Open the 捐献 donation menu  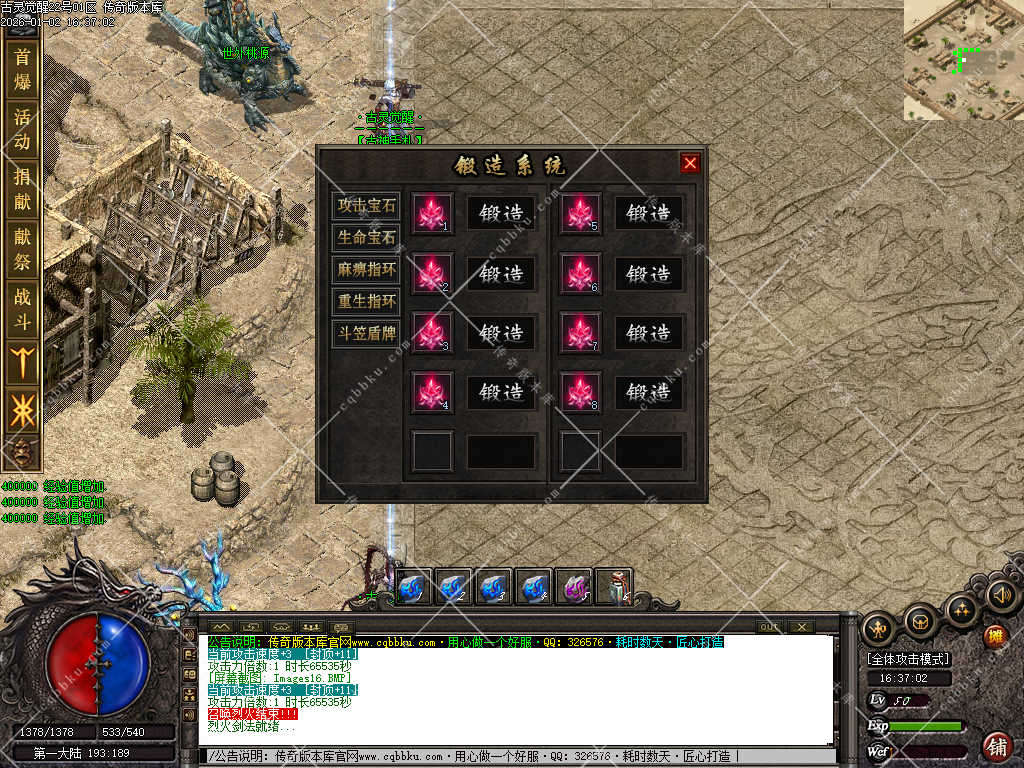pos(22,189)
